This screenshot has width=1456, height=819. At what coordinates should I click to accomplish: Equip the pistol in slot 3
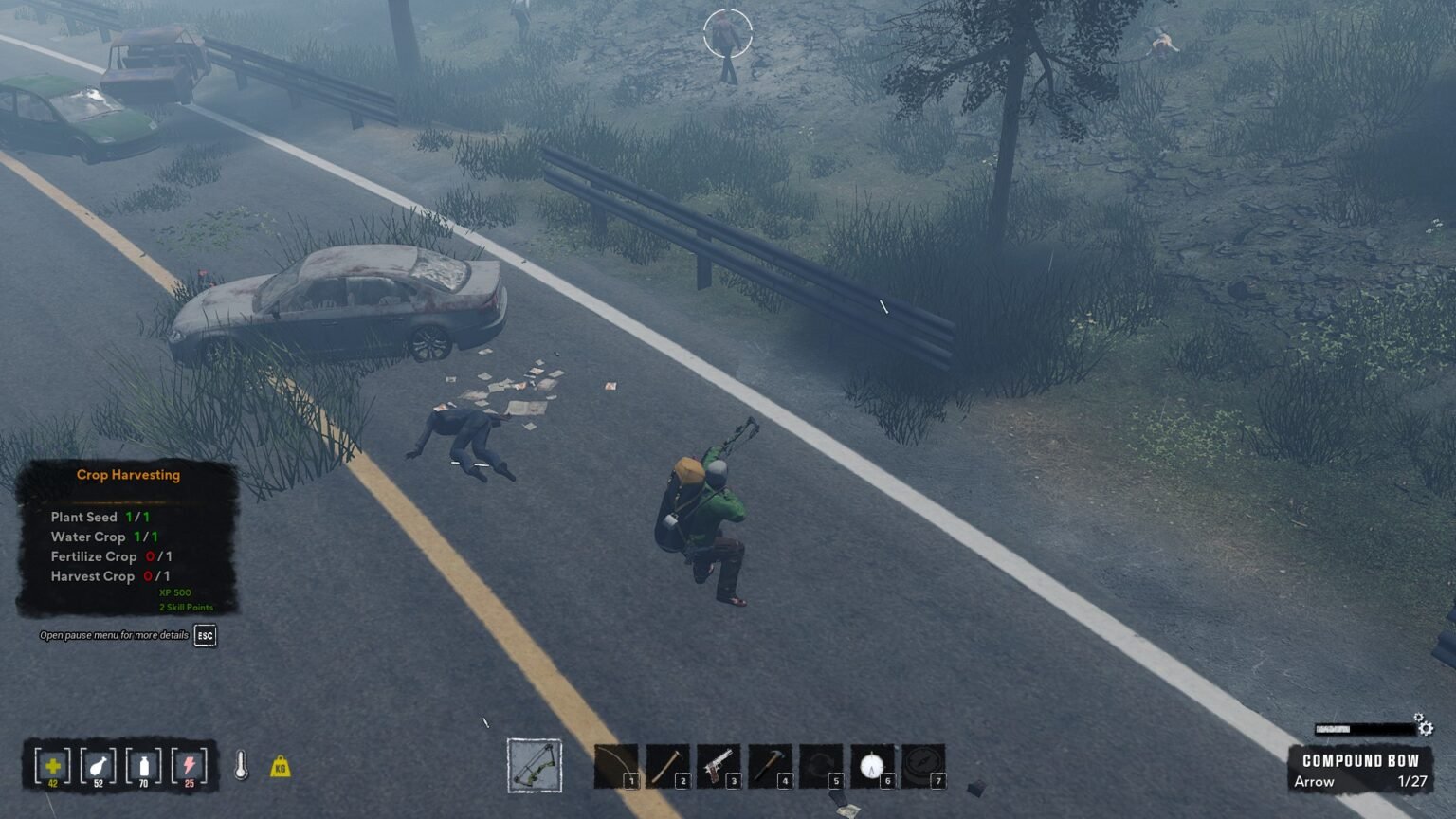(719, 766)
